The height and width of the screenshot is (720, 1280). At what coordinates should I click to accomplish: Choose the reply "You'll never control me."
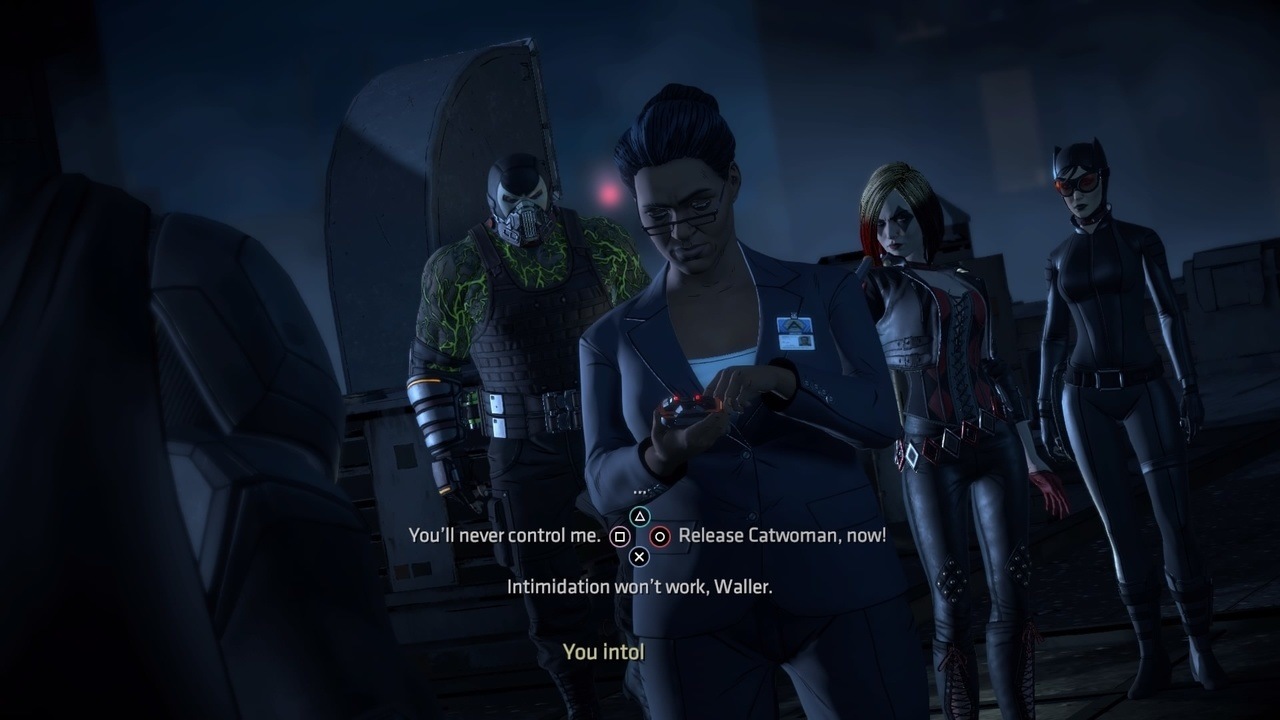pos(504,535)
